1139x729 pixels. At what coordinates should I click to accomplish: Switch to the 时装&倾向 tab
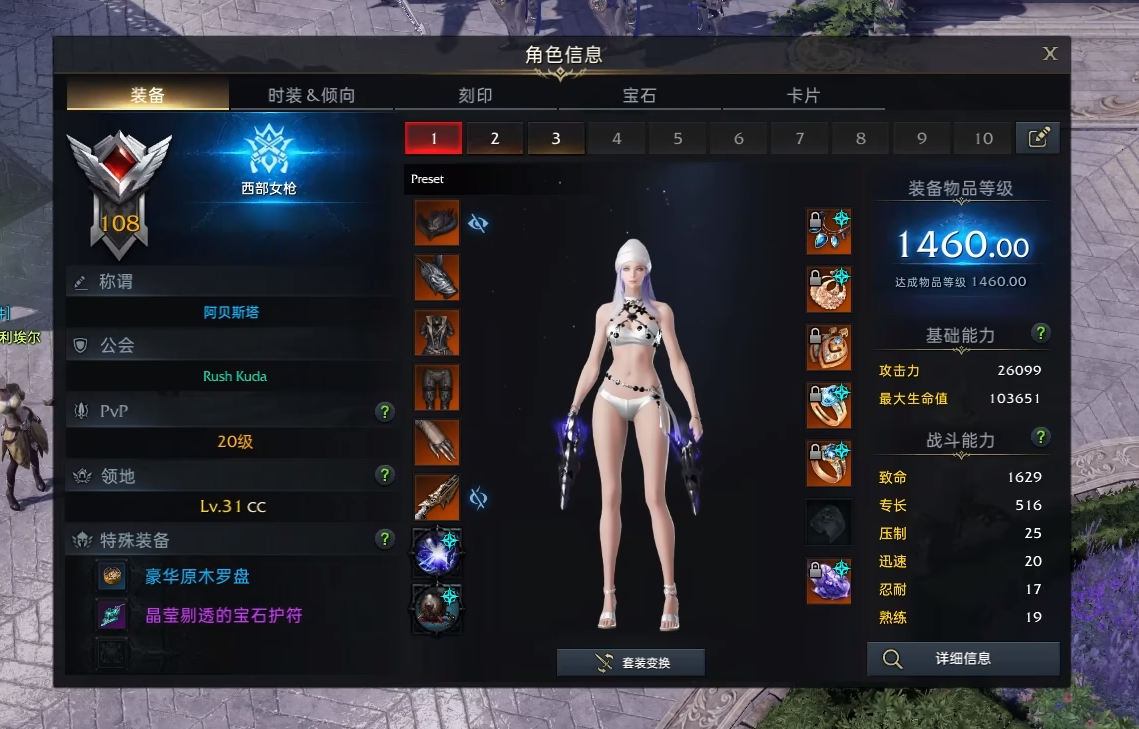click(311, 95)
